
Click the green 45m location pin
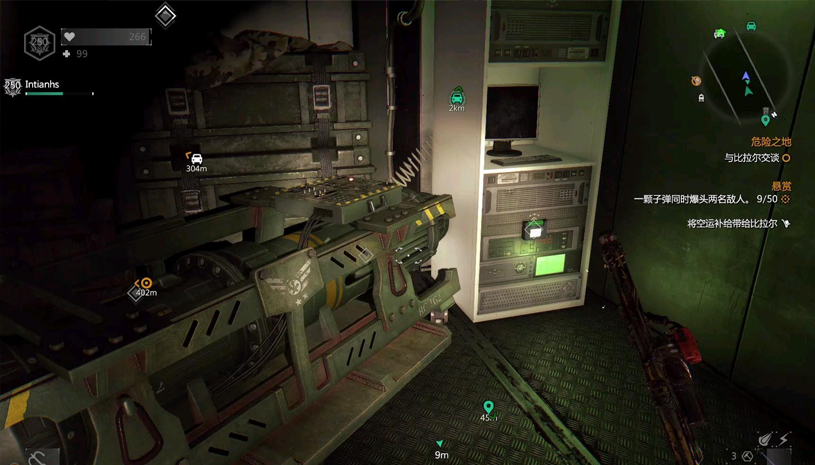tap(488, 407)
